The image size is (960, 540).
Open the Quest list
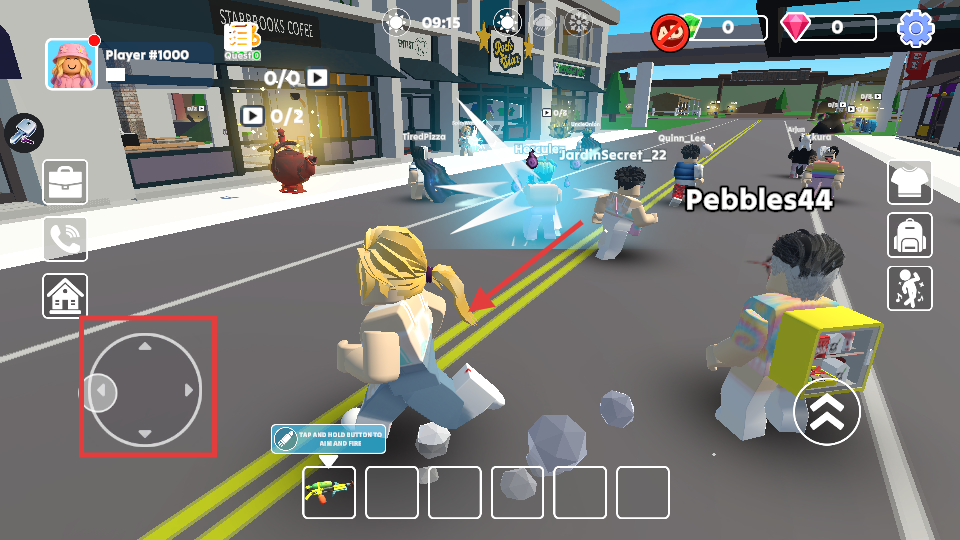(x=242, y=40)
